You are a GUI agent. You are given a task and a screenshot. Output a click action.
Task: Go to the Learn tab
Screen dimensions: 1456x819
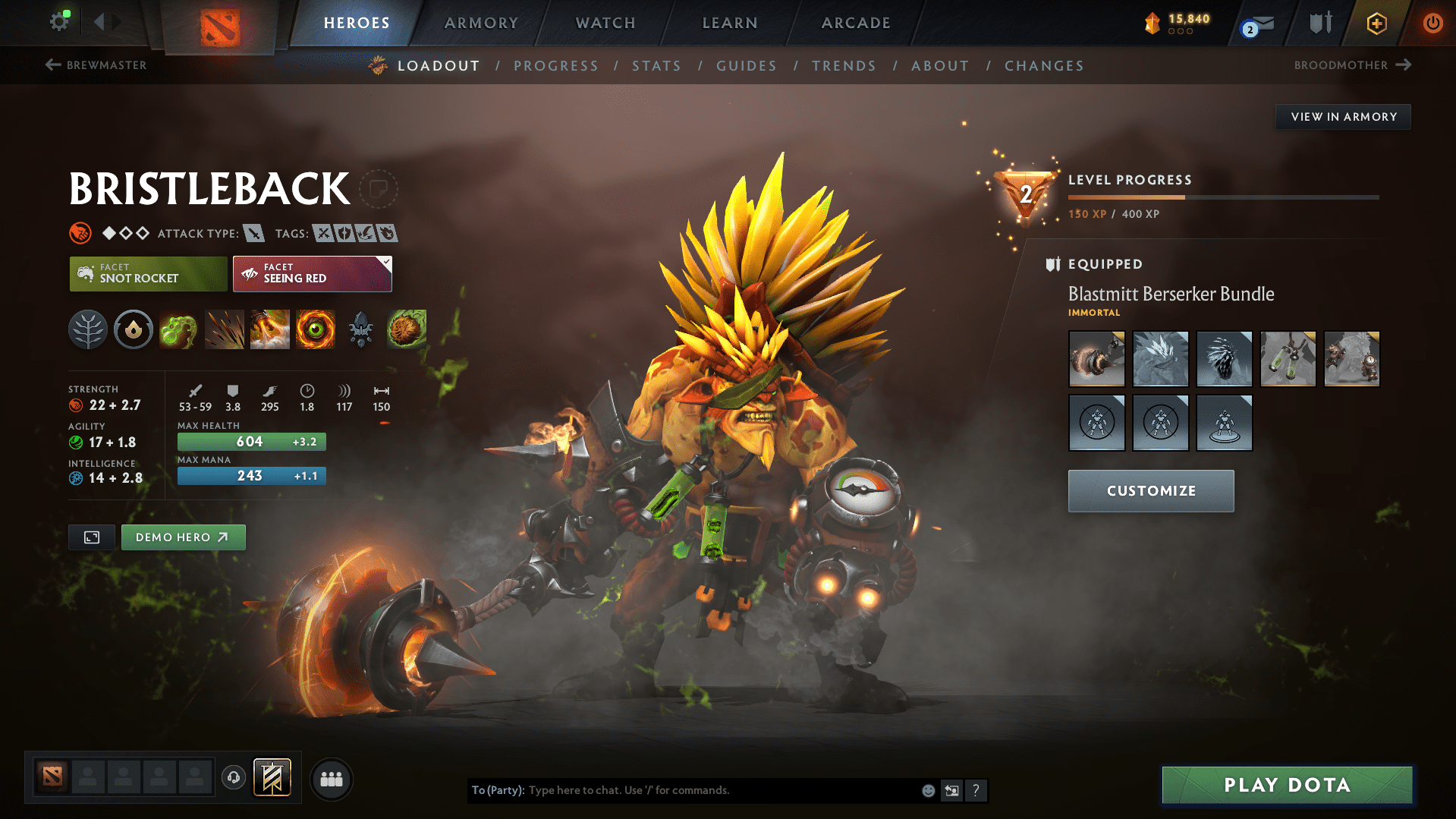[730, 23]
